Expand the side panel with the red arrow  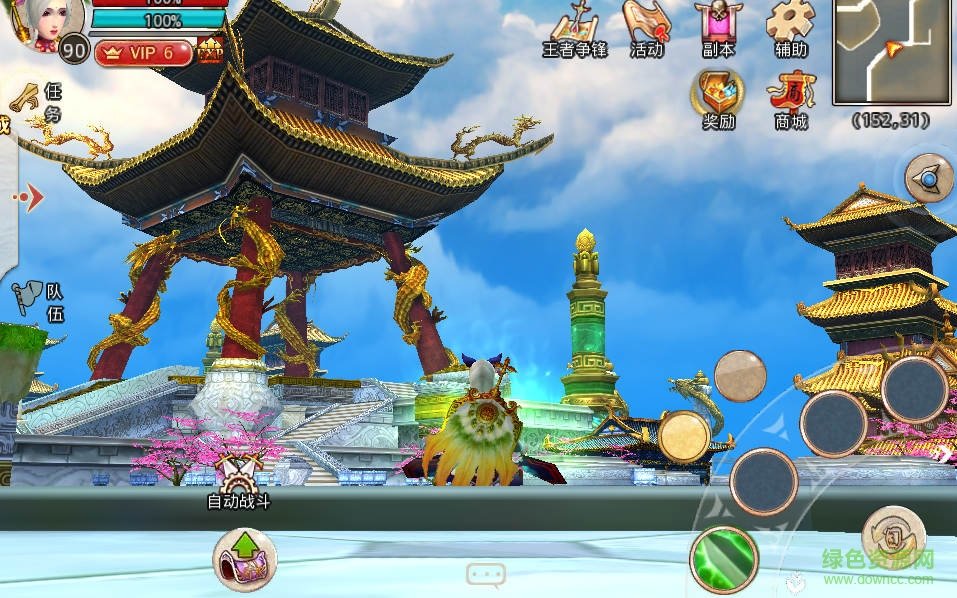(30, 197)
